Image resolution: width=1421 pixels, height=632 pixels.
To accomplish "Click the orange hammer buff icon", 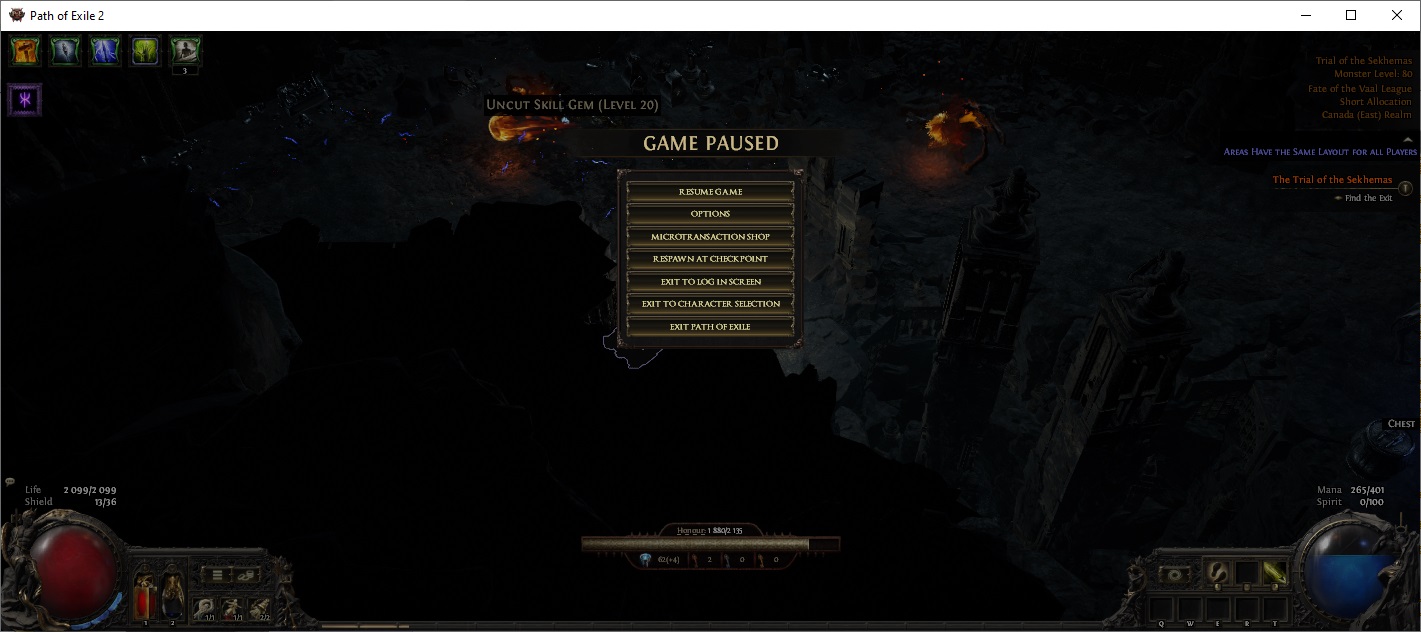I will pos(25,51).
